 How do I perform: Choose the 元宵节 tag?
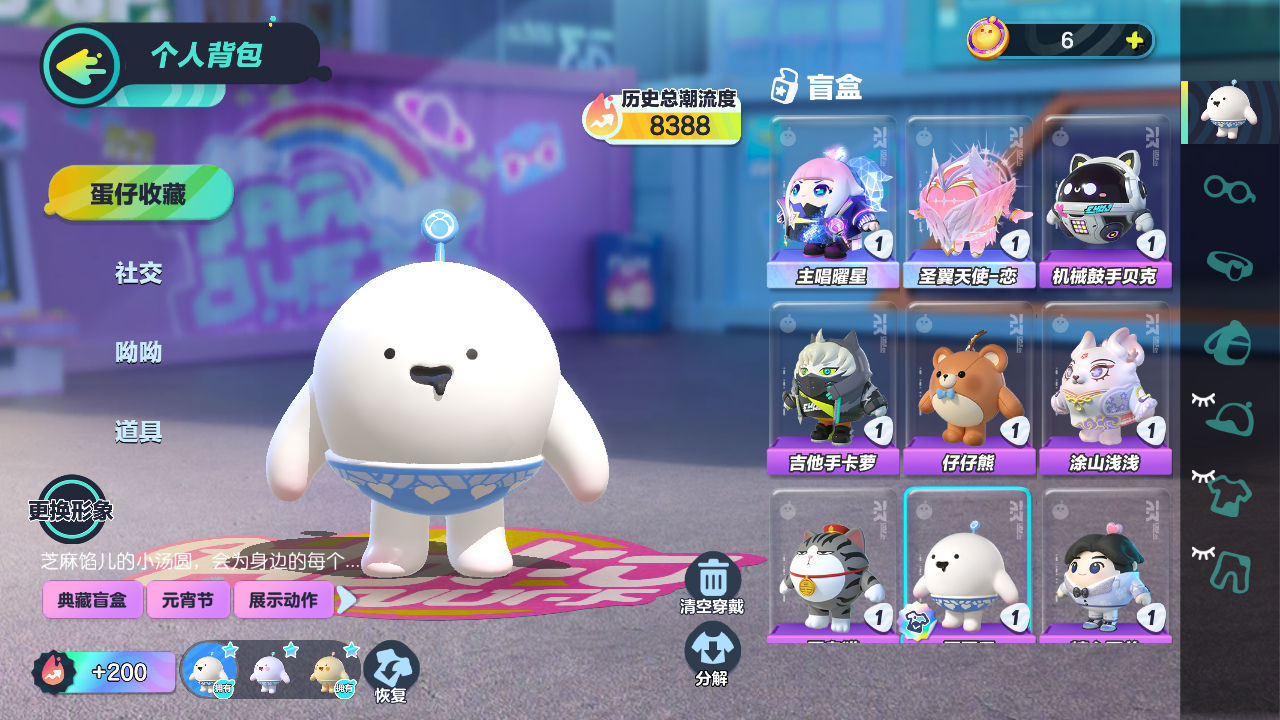188,600
